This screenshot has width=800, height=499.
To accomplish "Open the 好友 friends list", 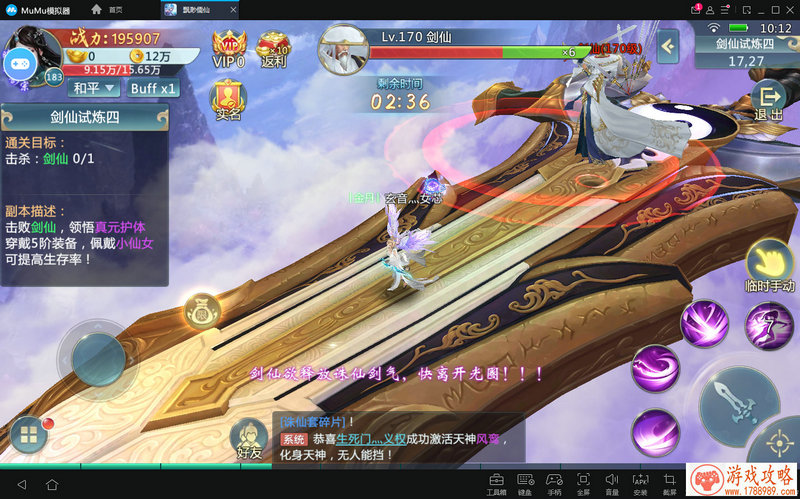I will coord(248,440).
